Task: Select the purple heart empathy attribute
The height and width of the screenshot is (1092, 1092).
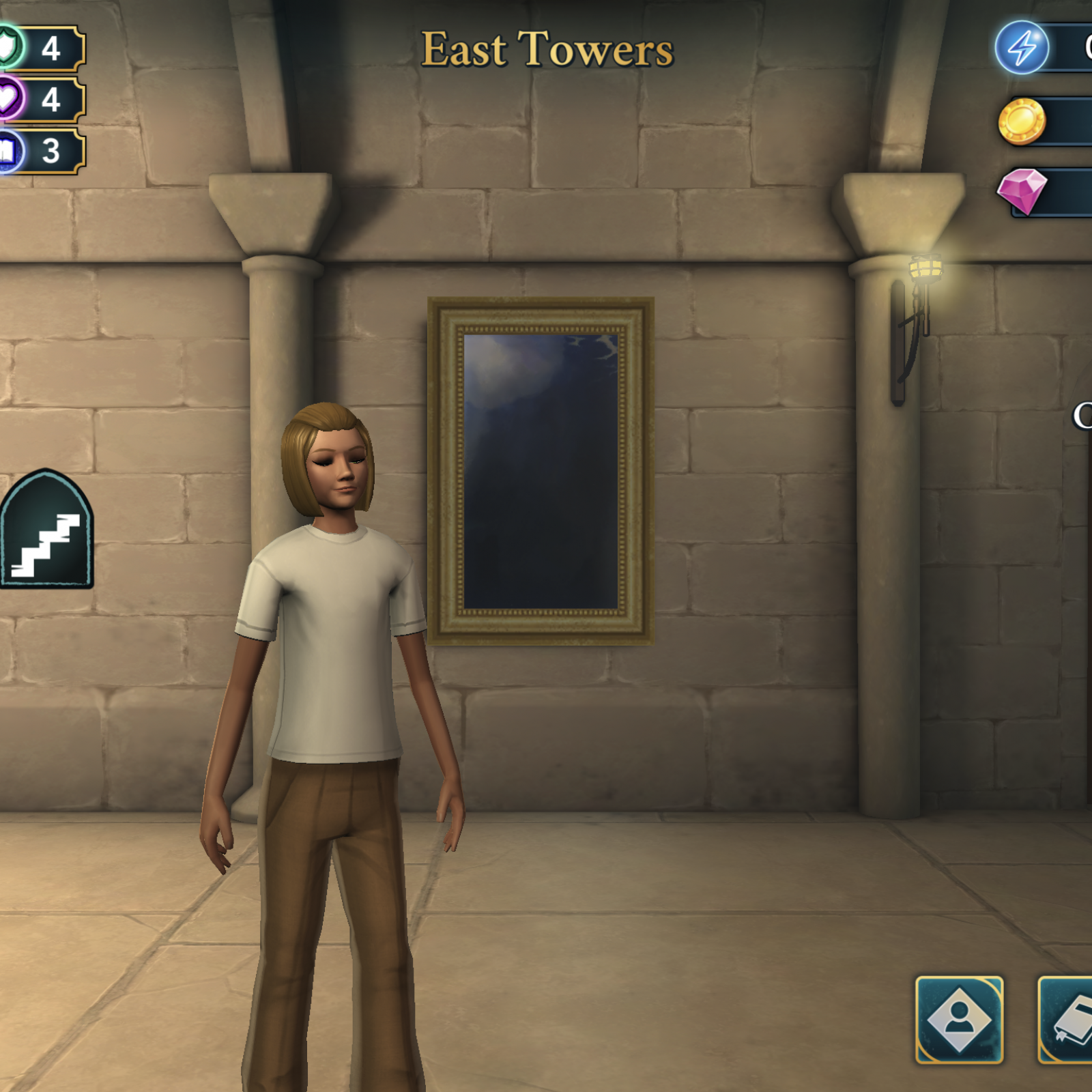Action: pos(10,100)
